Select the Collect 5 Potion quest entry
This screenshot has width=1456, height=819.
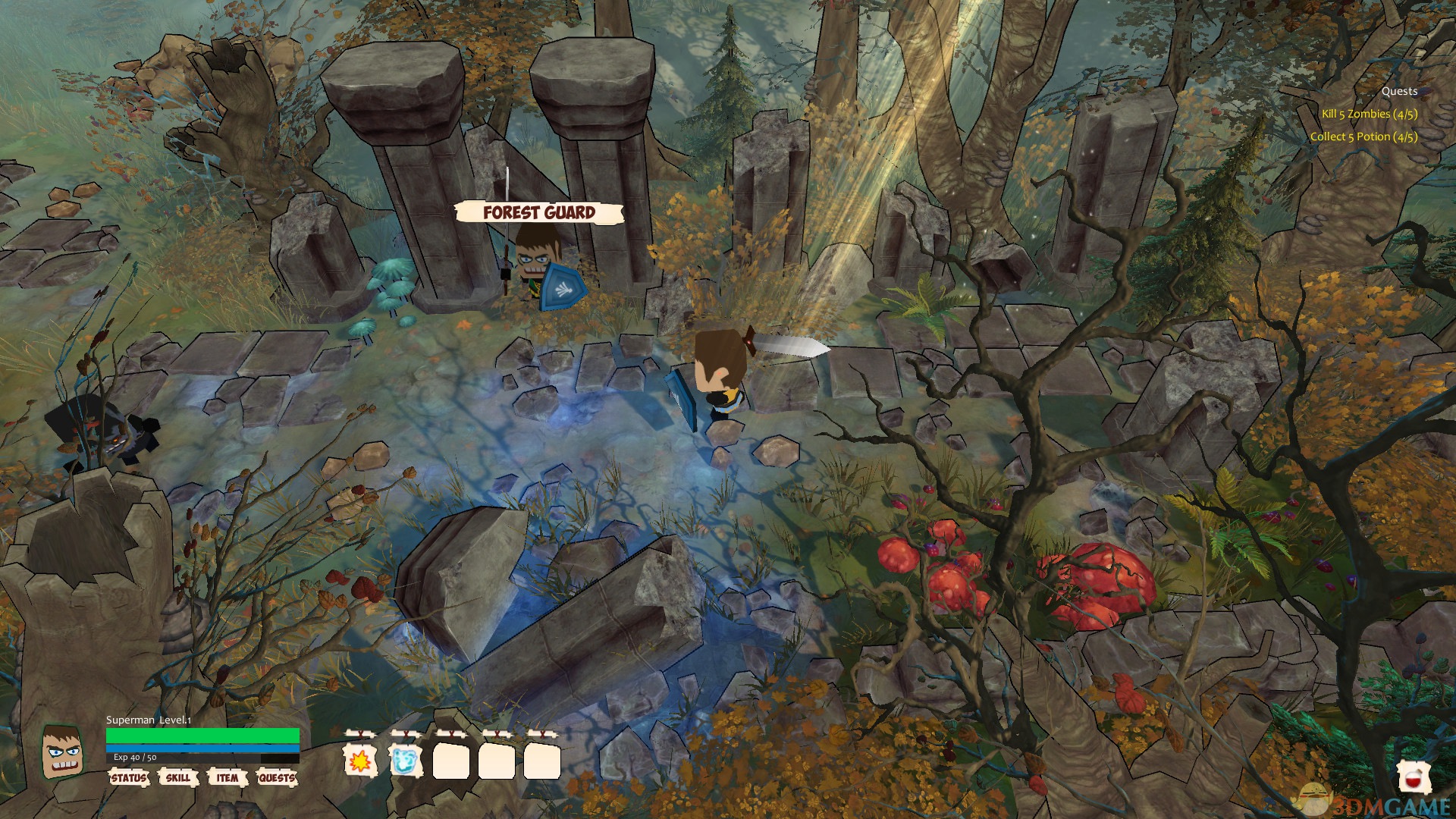click(1363, 136)
